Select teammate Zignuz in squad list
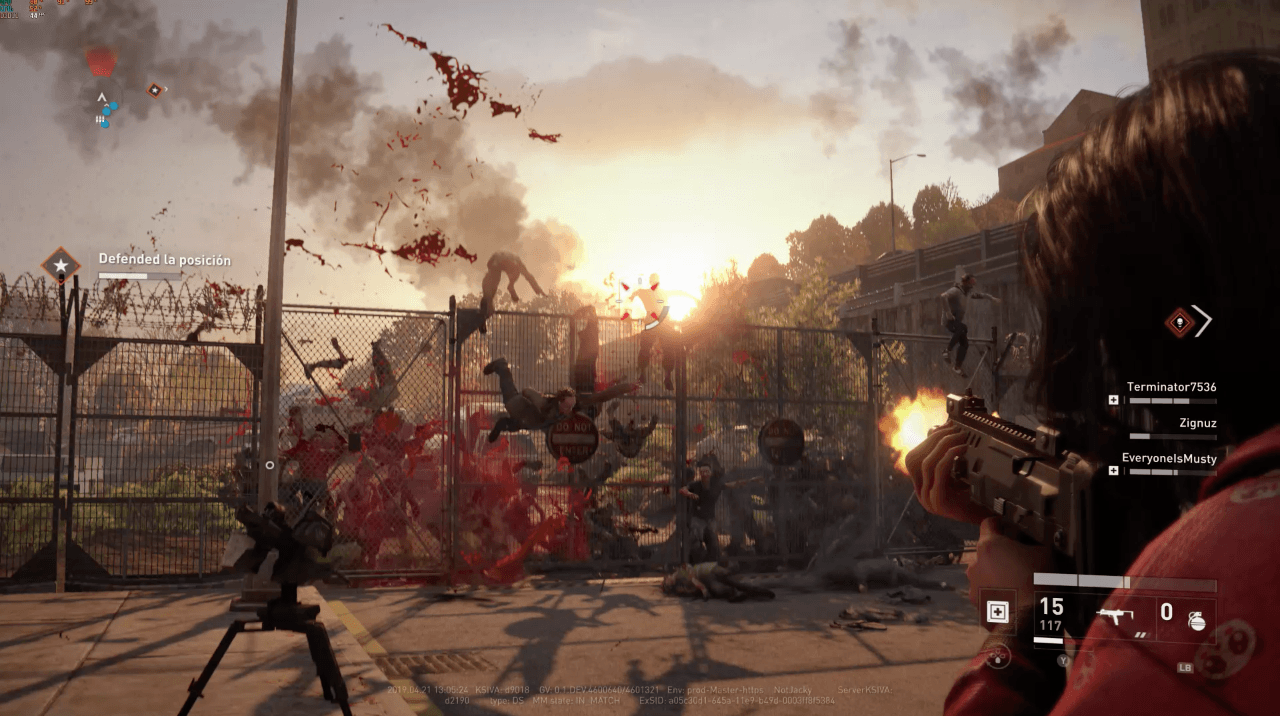This screenshot has width=1280, height=716. 1198,423
